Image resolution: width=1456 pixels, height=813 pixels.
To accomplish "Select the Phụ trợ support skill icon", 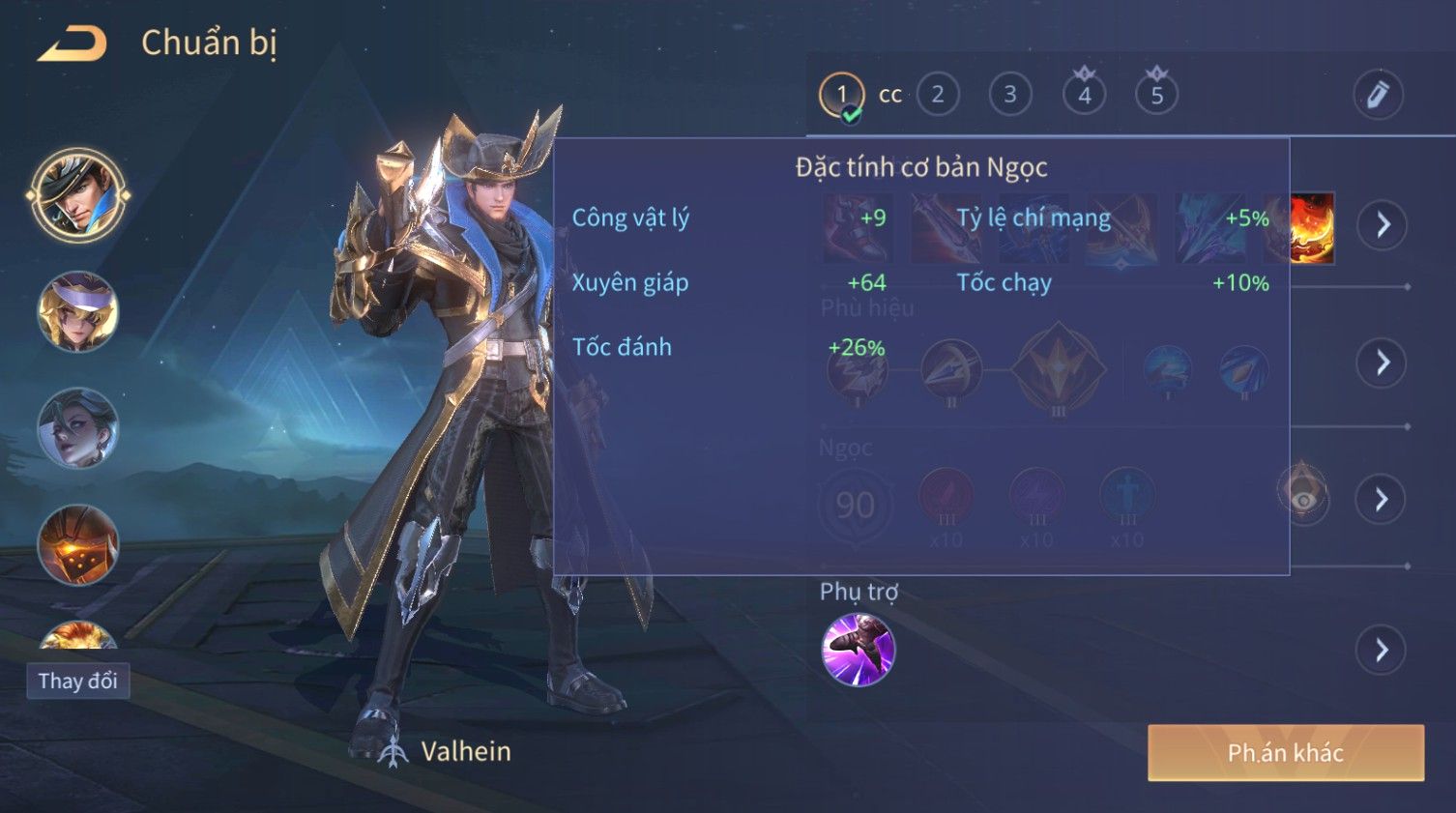I will coord(858,650).
